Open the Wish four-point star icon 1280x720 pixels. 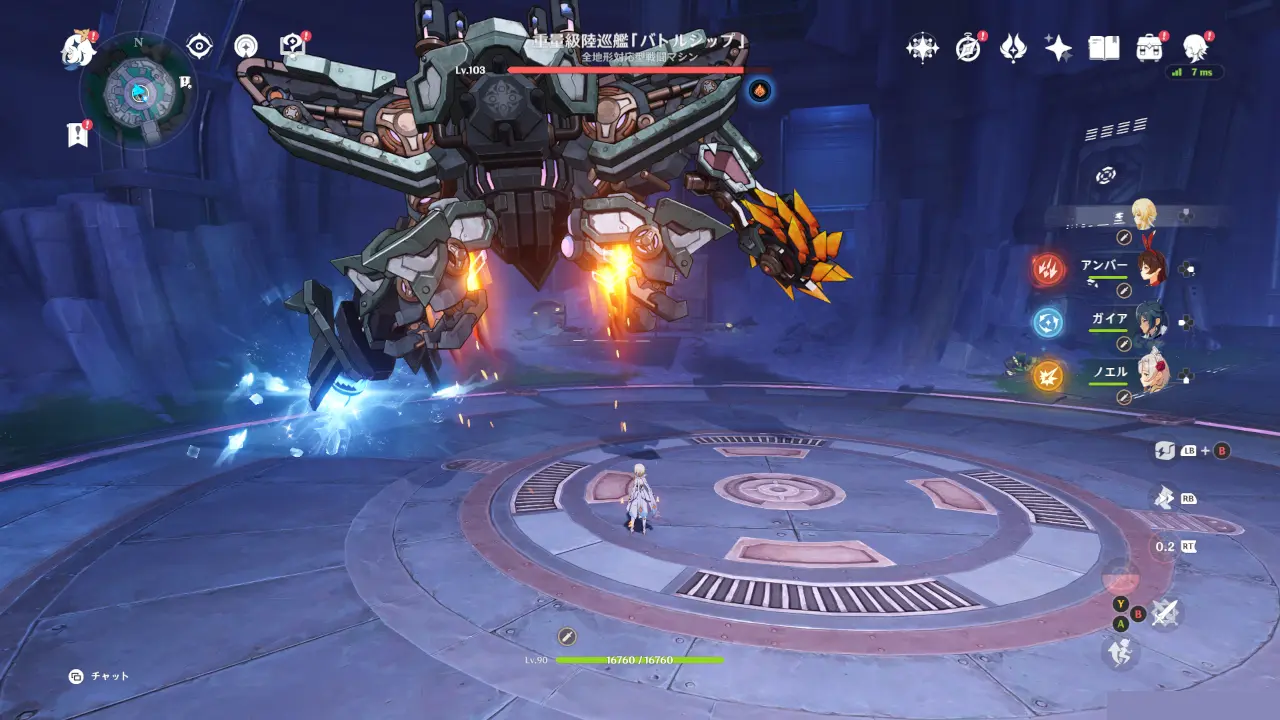pos(921,47)
